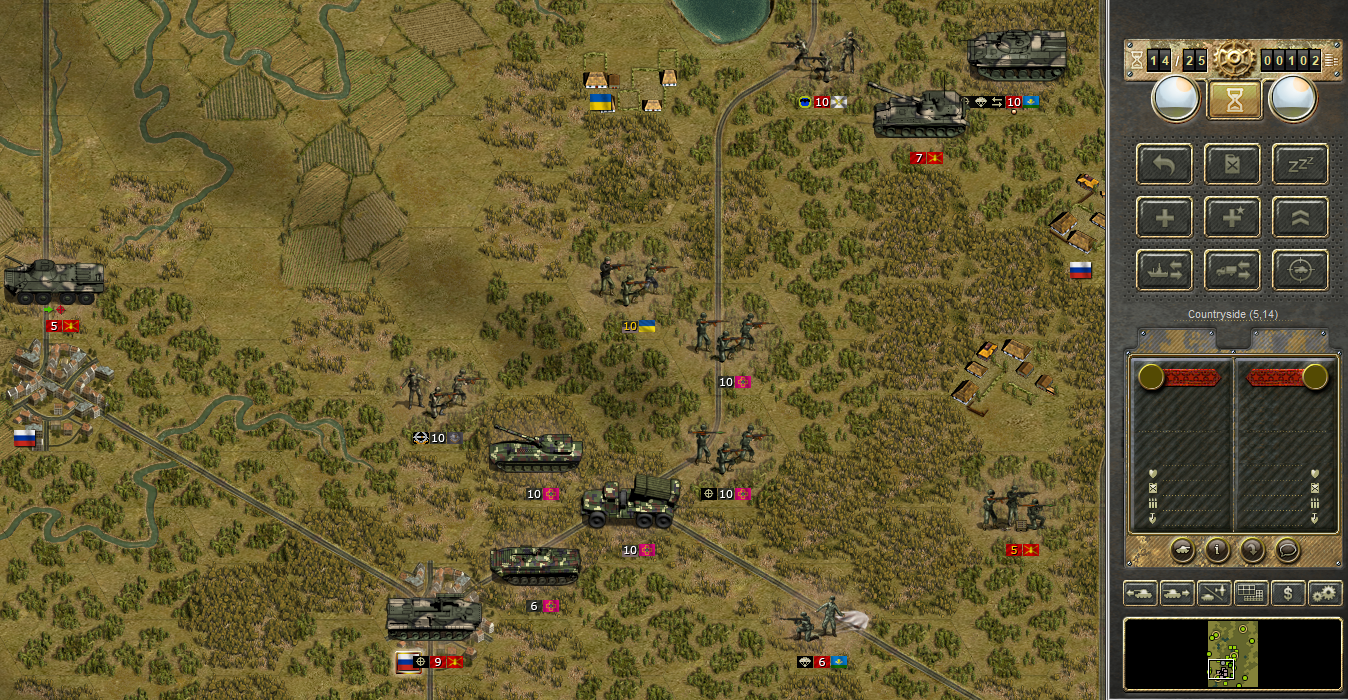Toggle truck mount/dismount transport
Image resolution: width=1348 pixels, height=700 pixels.
(1232, 270)
